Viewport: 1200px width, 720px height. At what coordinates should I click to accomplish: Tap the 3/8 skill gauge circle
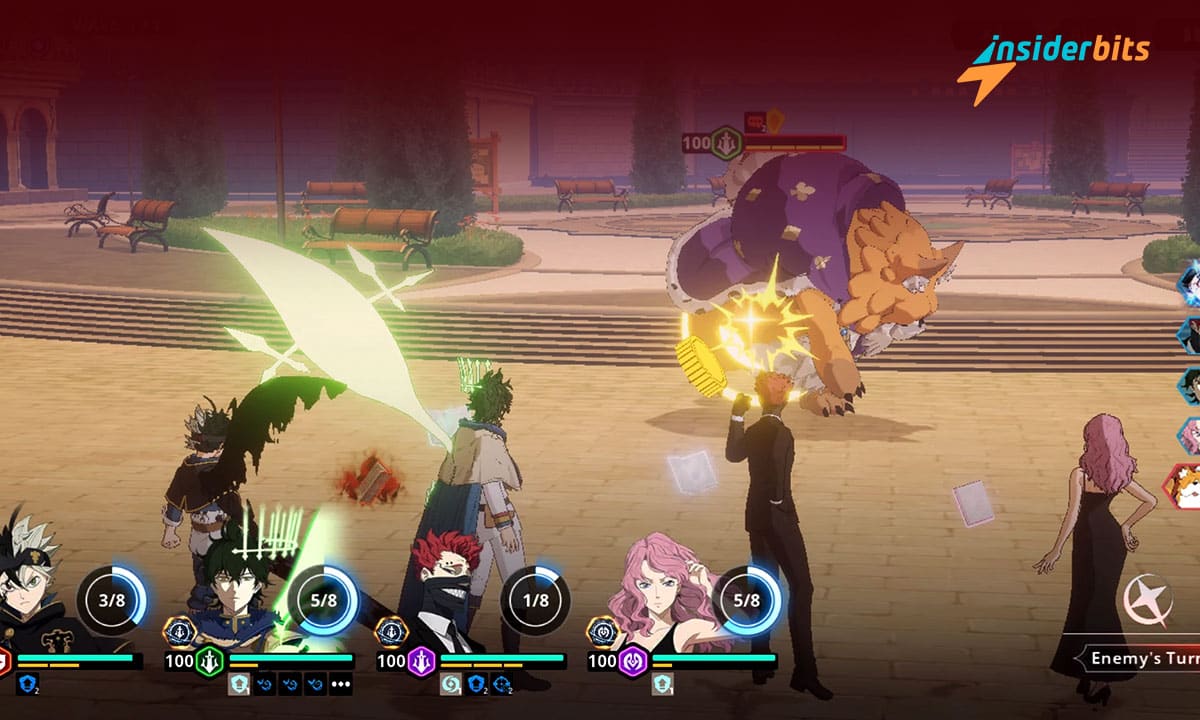tap(111, 600)
